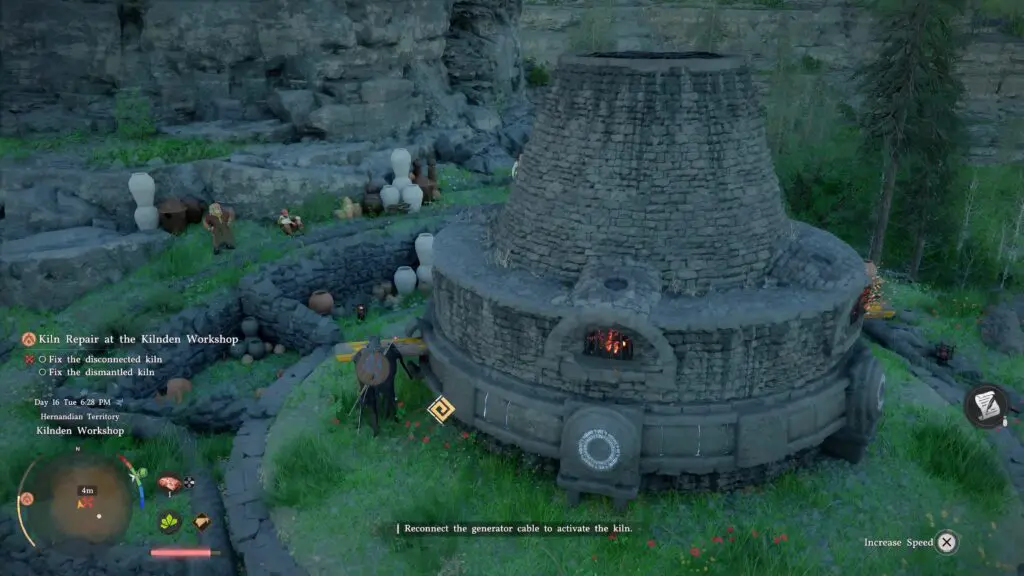
Task: Activate the green leaf ability icon
Action: [x=169, y=521]
